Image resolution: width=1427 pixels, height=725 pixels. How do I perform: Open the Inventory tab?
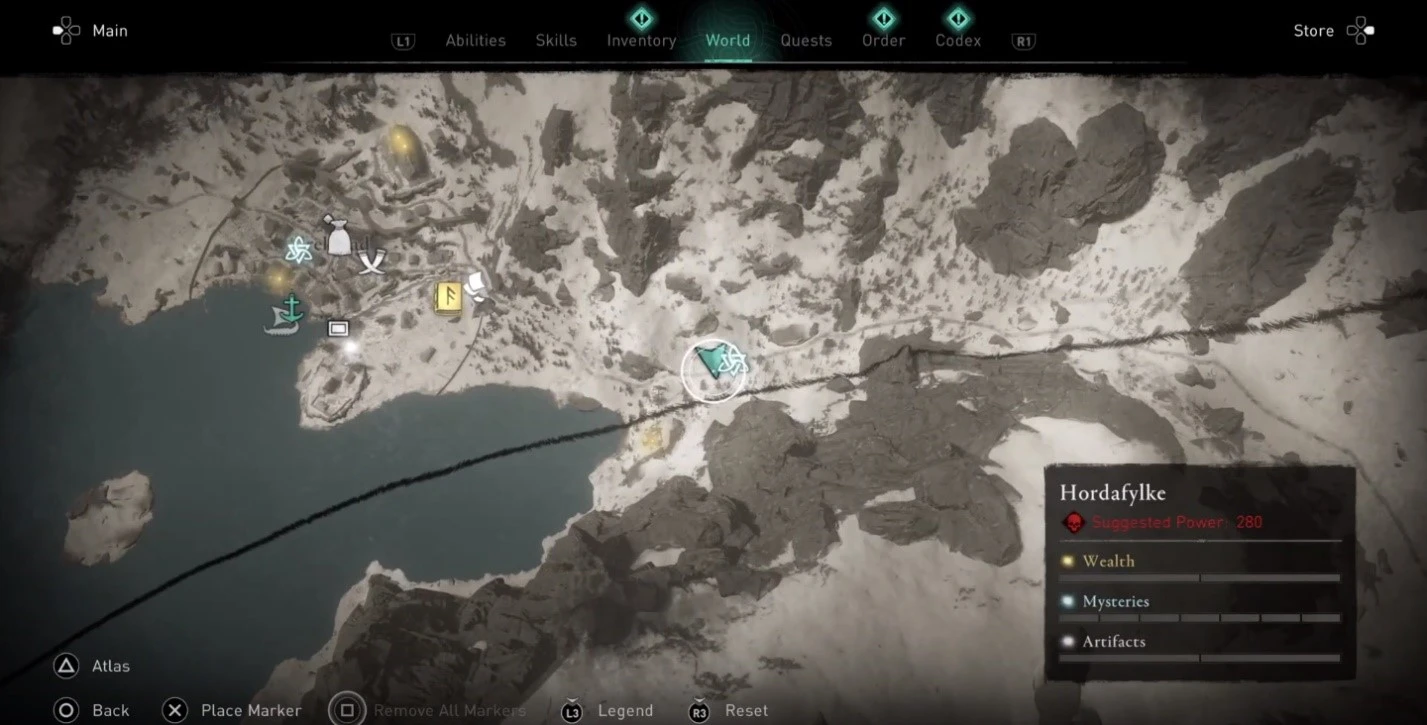click(641, 40)
